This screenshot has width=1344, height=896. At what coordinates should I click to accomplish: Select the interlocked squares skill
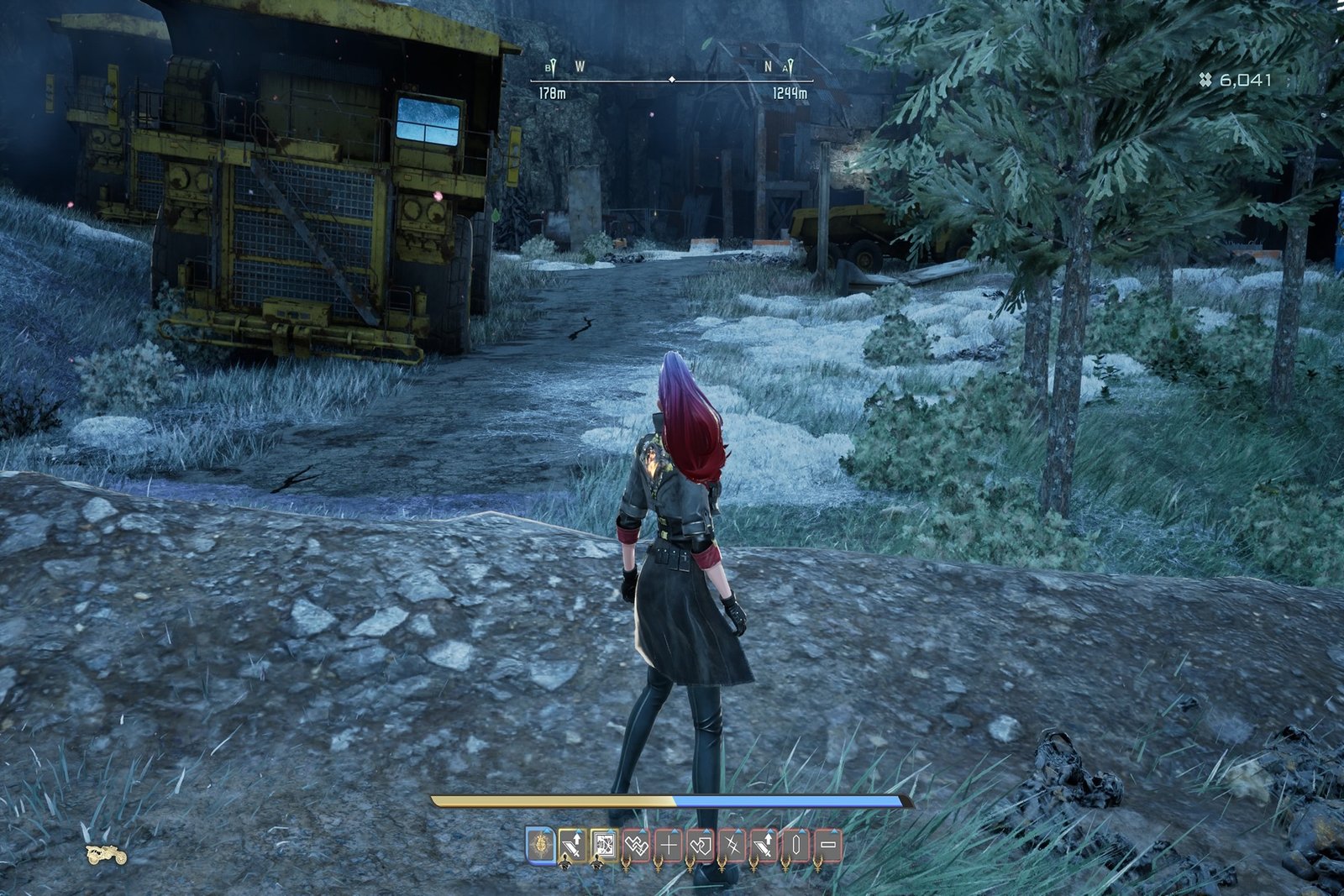click(701, 845)
